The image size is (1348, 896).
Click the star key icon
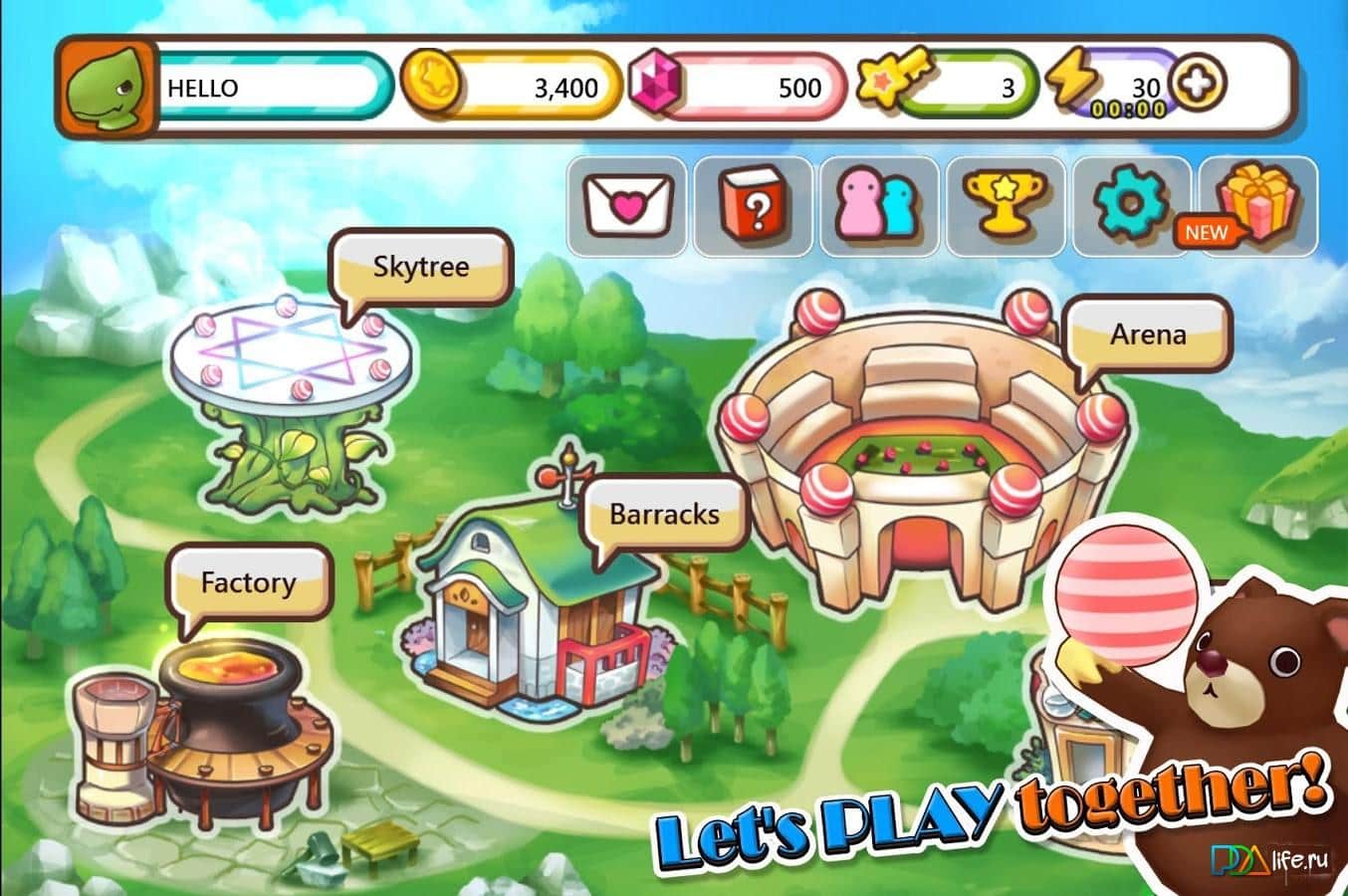click(891, 80)
